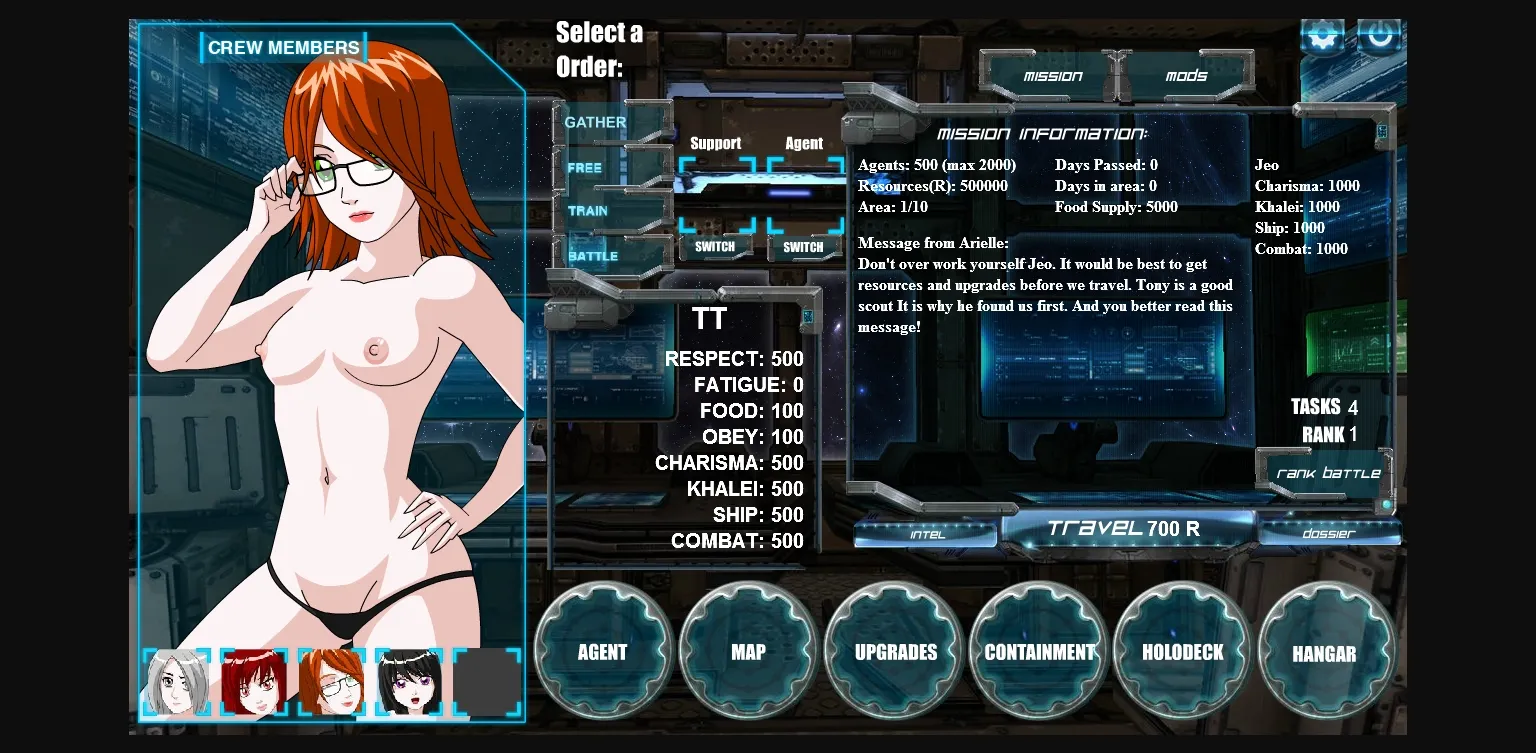Select the TRAIN order
Image resolution: width=1536 pixels, height=753 pixels.
coord(588,211)
